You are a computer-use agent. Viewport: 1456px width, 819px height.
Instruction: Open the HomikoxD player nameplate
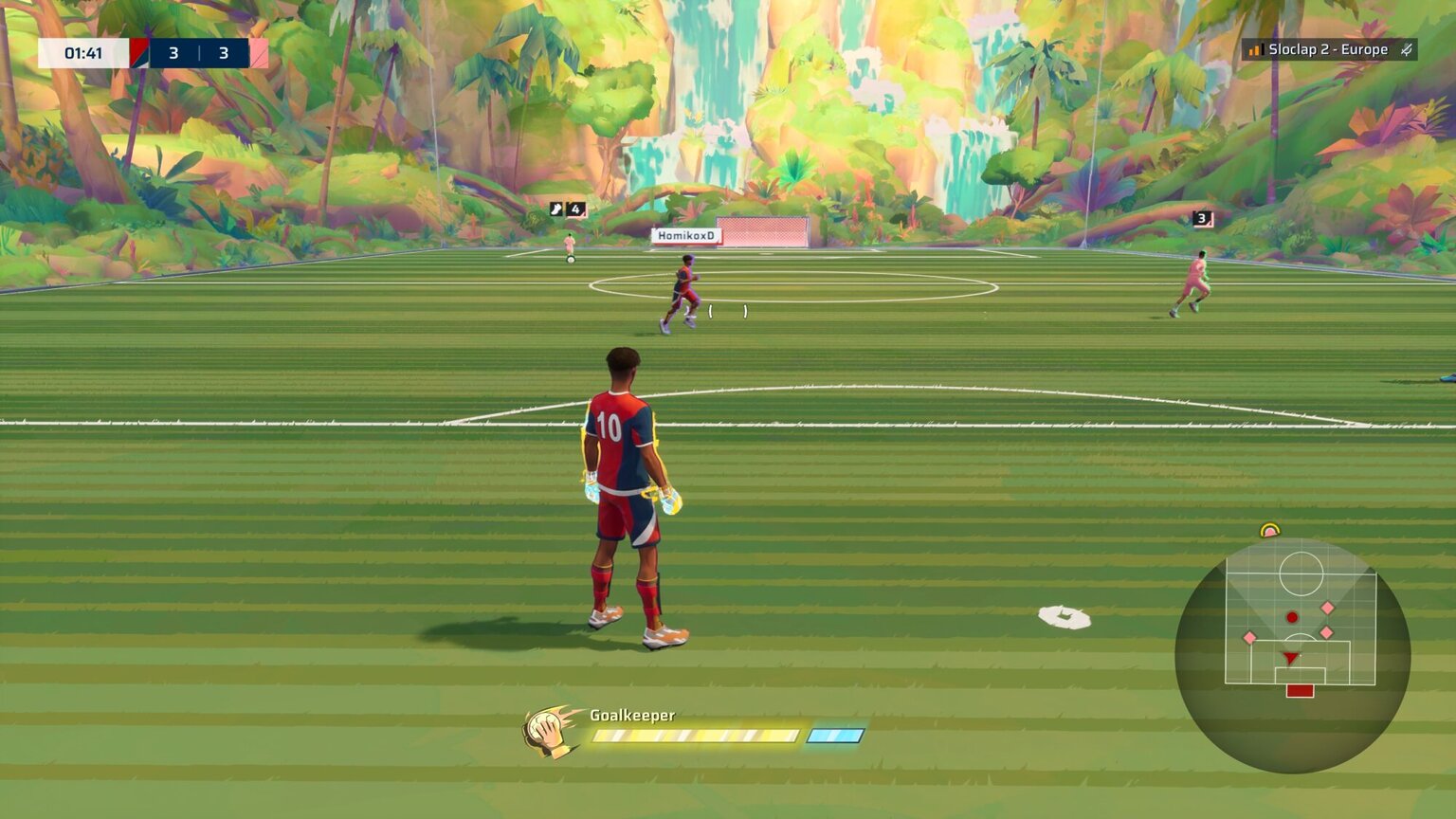tap(684, 234)
